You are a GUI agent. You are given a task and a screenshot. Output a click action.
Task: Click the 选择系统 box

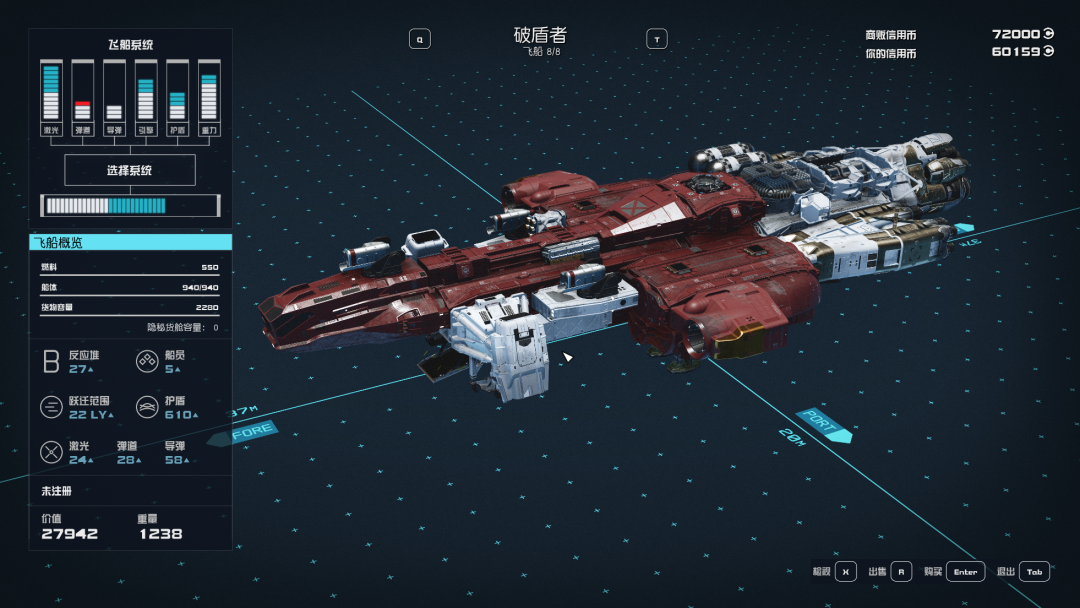(x=130, y=170)
